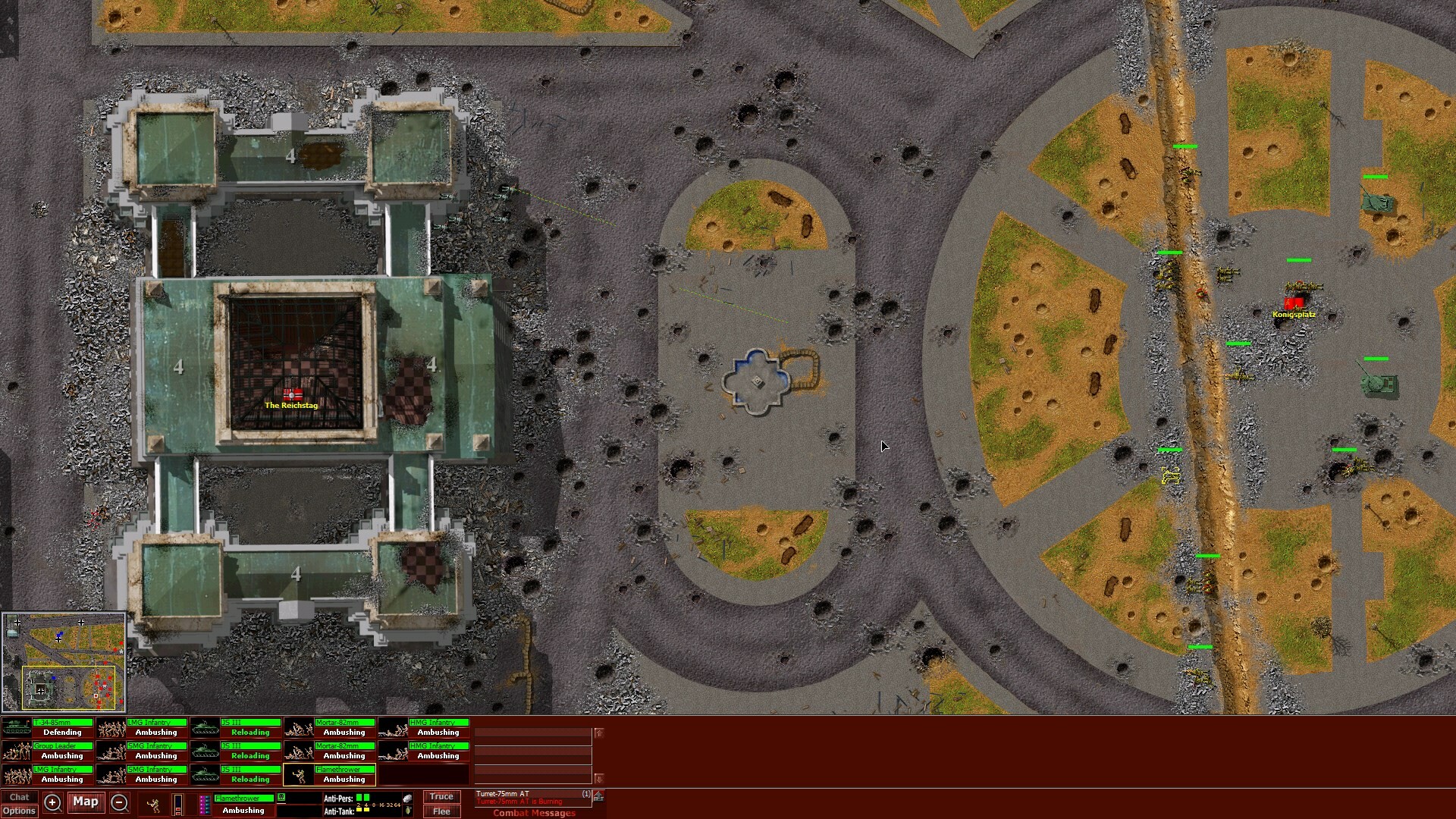Click the zoom-in magnifier icon
The height and width of the screenshot is (819, 1456).
pyautogui.click(x=52, y=802)
